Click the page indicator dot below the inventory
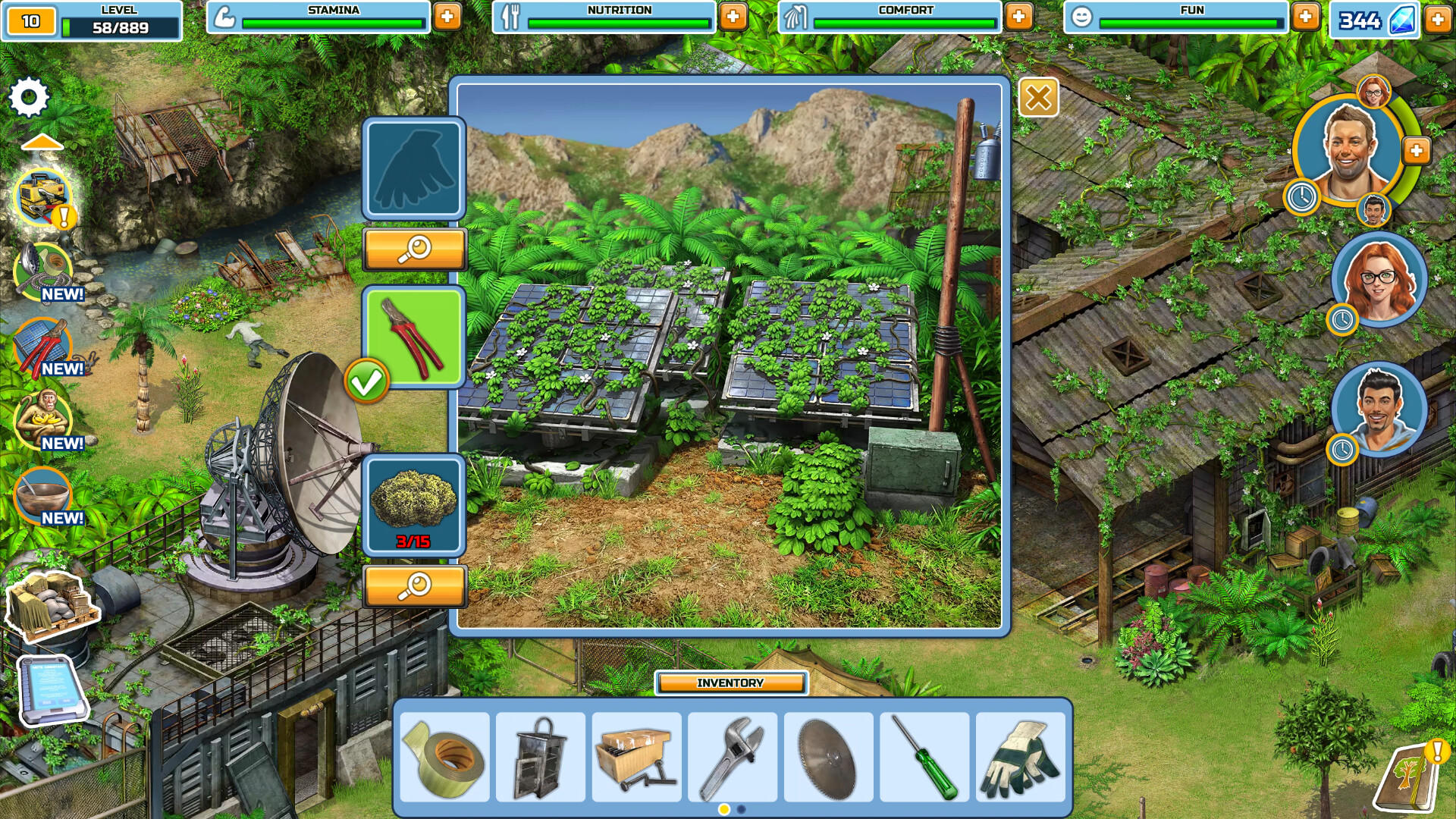Image resolution: width=1456 pixels, height=819 pixels. pos(724,810)
